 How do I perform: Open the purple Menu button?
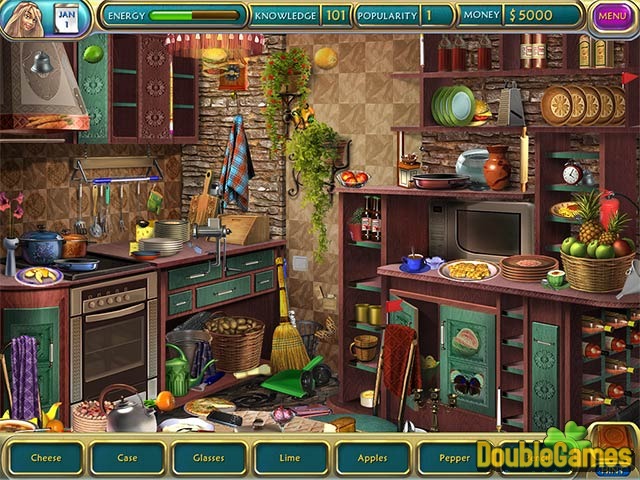tap(611, 16)
